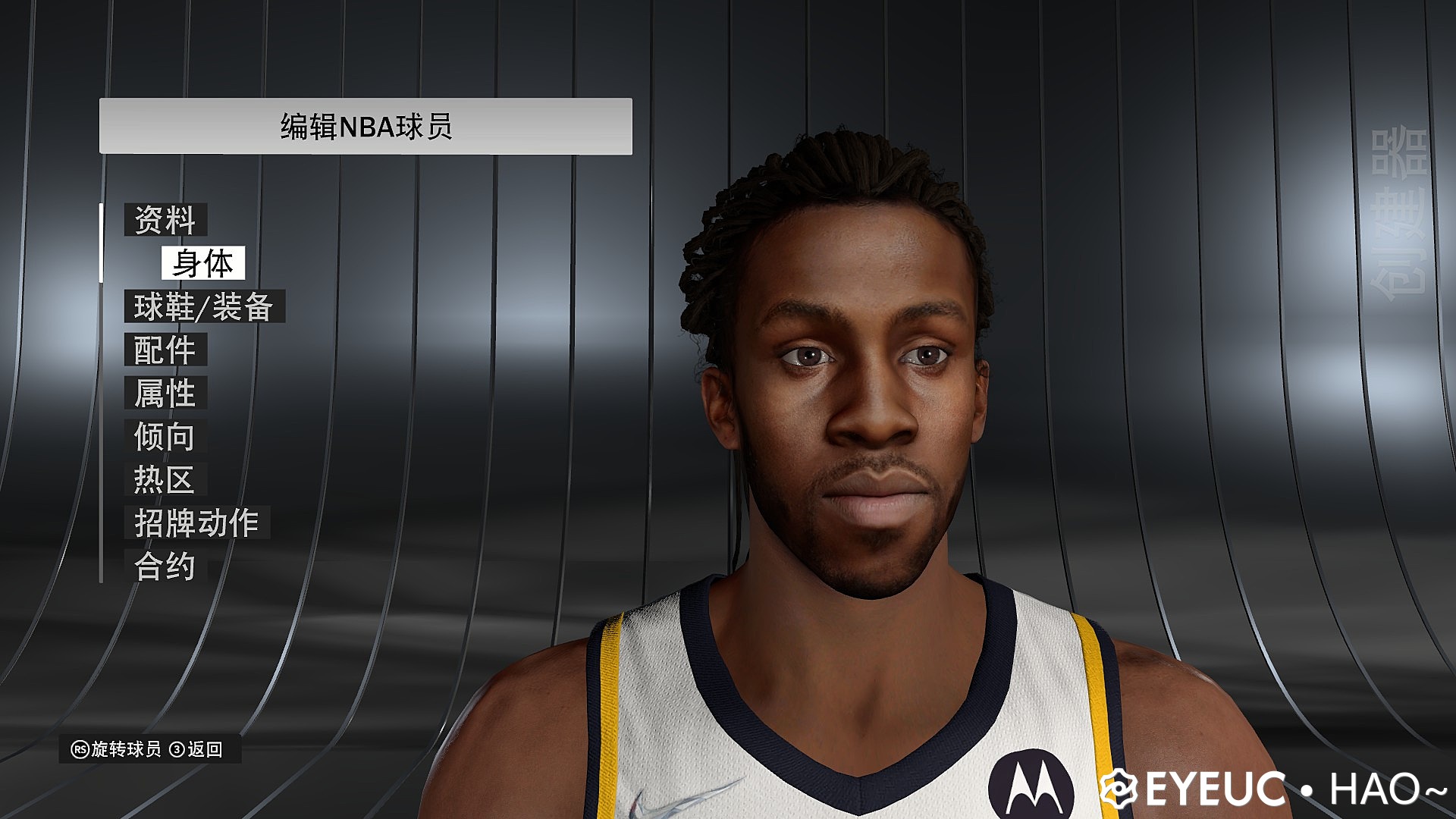
Task: Select the highlighted 身体 (Body) entry
Action: 205,264
